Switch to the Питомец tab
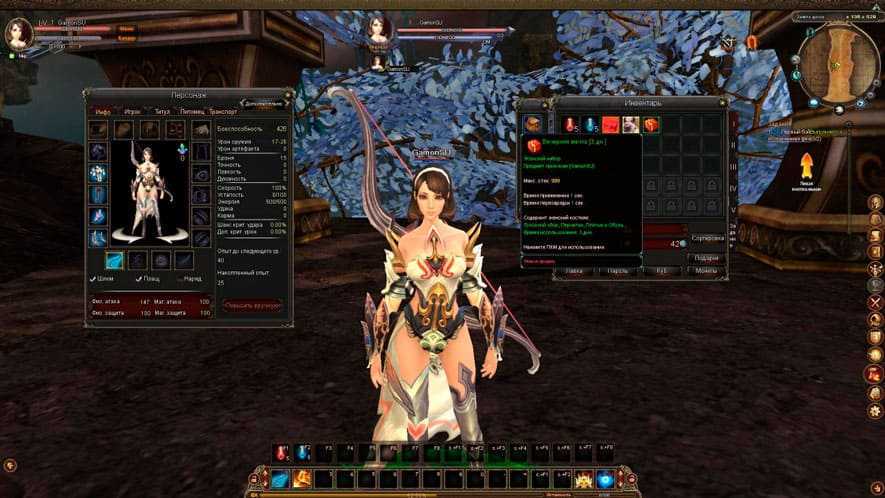The image size is (885, 498). [192, 112]
